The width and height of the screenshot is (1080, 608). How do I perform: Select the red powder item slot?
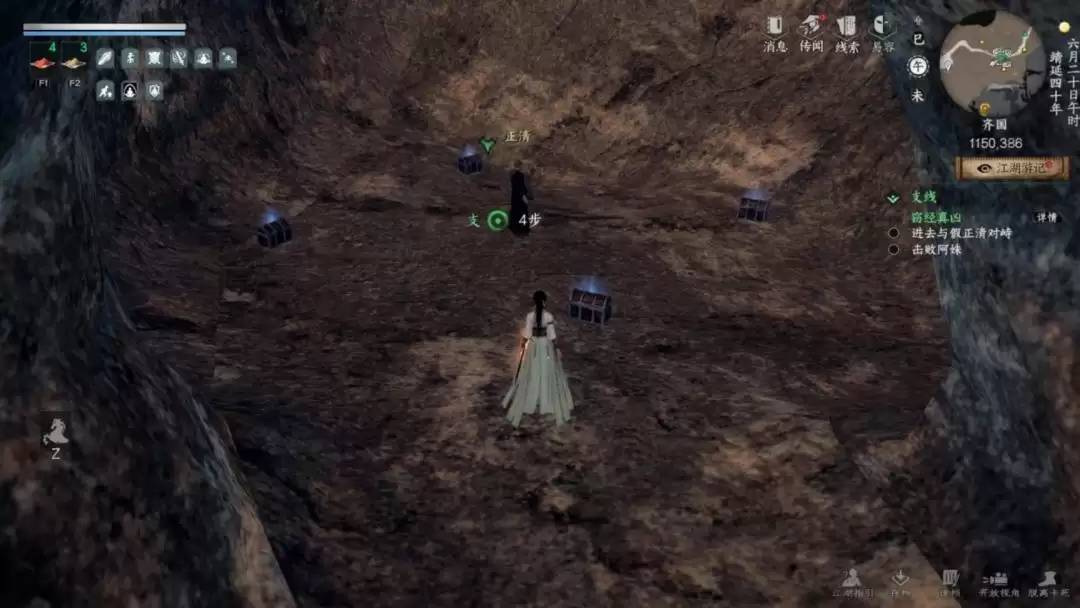[x=43, y=62]
